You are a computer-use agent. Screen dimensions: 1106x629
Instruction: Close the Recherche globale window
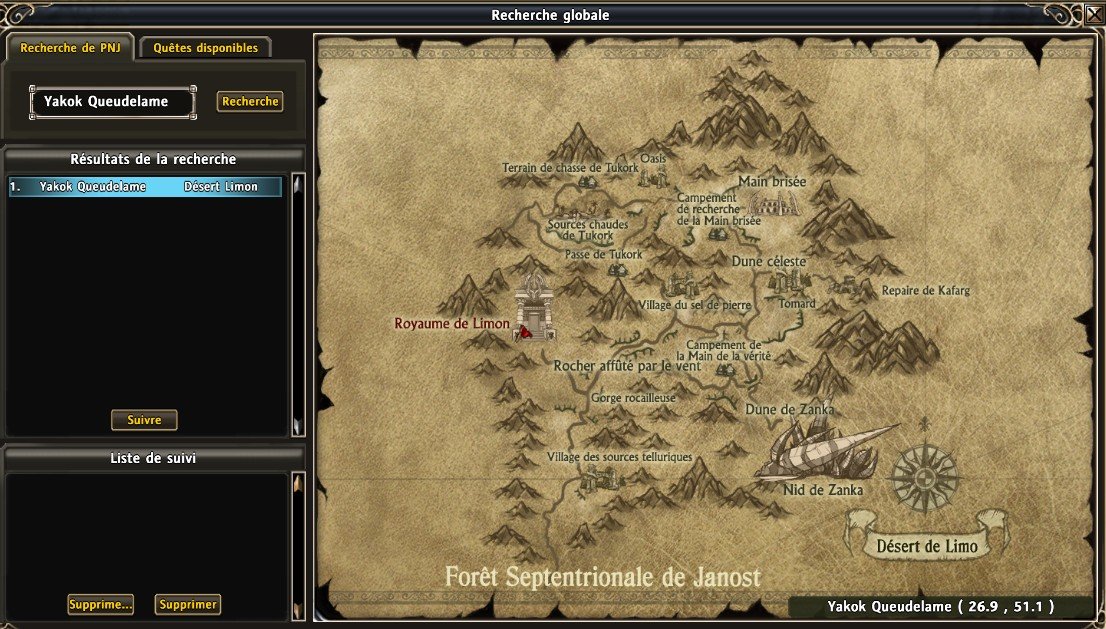(x=1092, y=15)
